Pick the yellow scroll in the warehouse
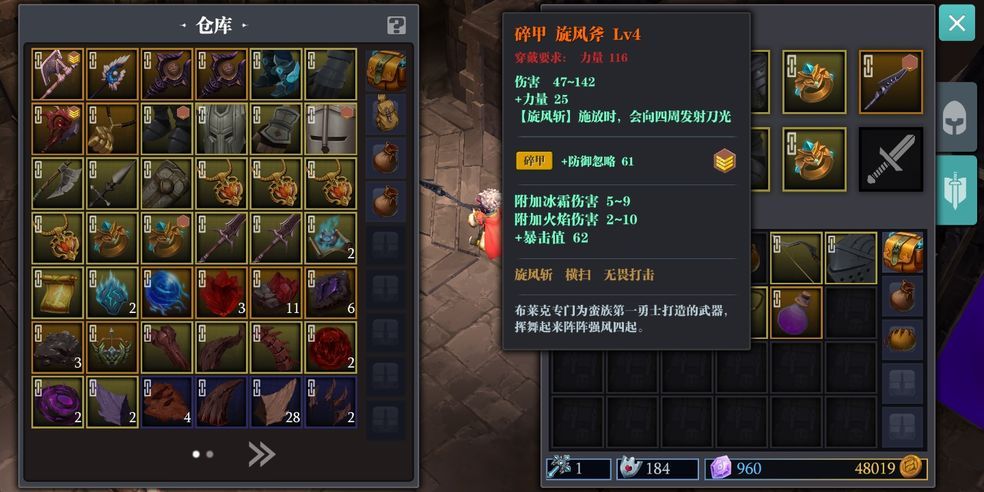This screenshot has height=492, width=984. pyautogui.click(x=57, y=292)
